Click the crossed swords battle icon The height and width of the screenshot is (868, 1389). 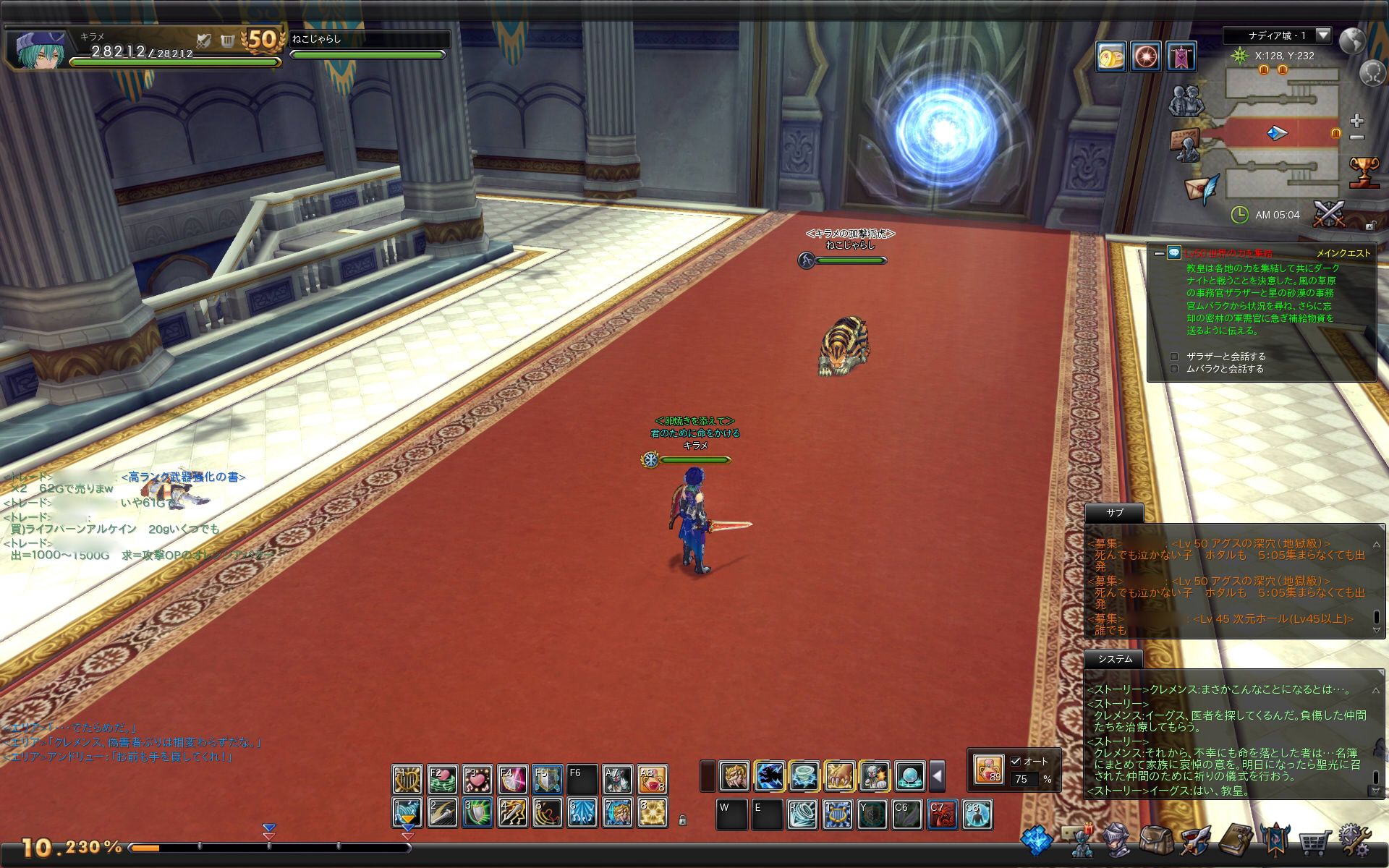tap(1329, 214)
